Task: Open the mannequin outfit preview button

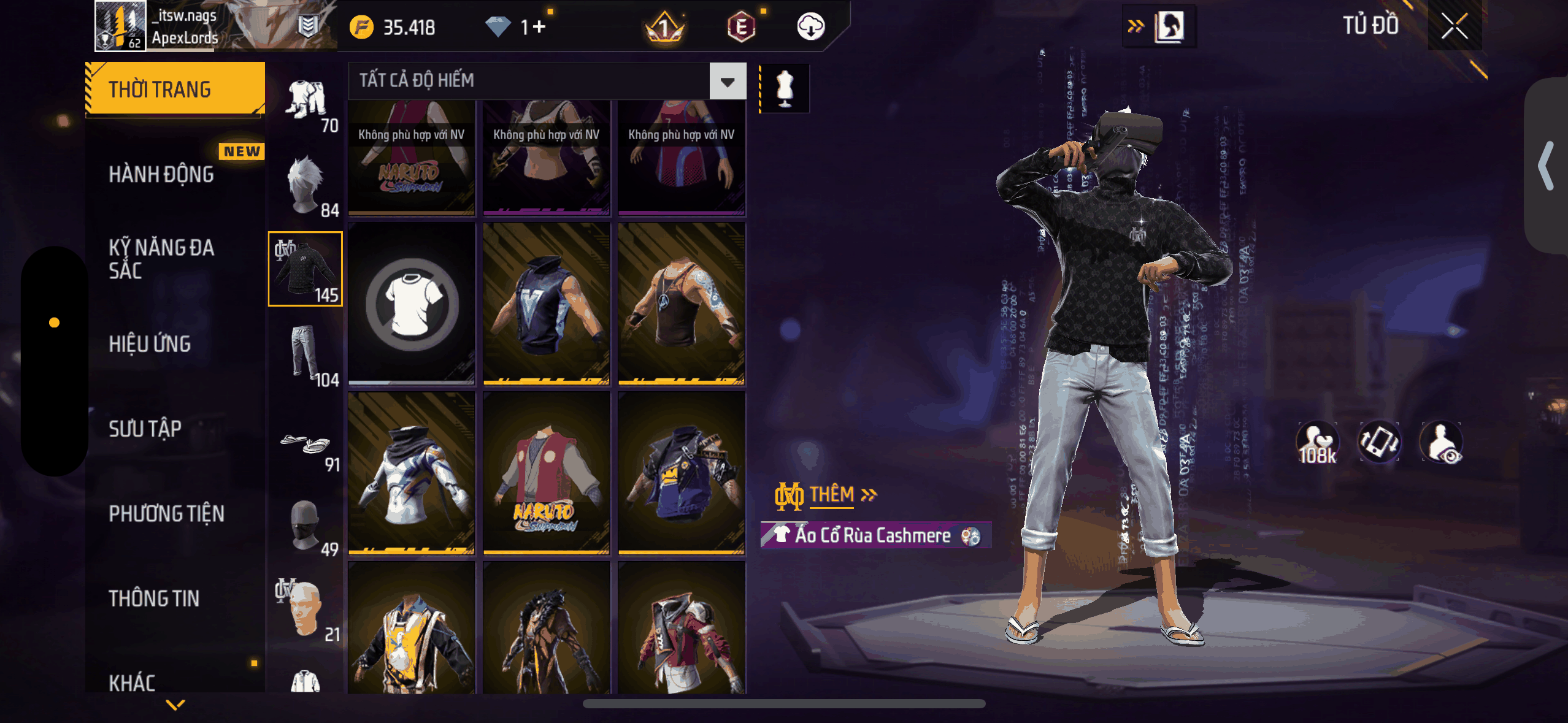Action: coord(785,88)
